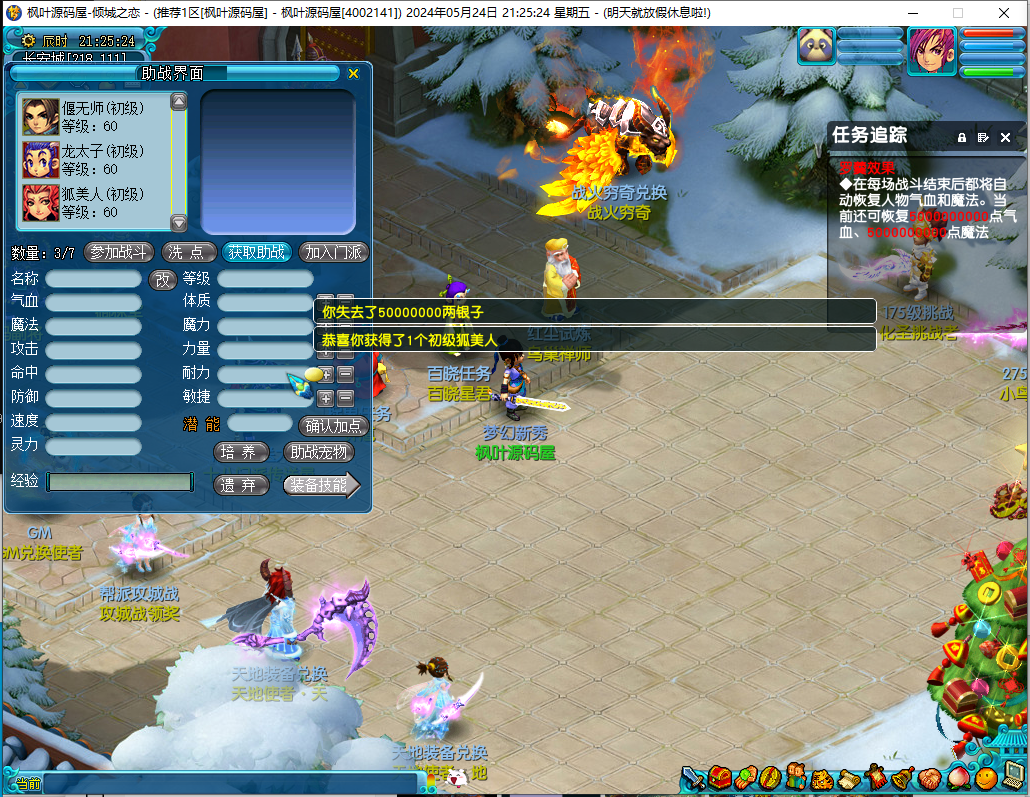The image size is (1030, 797).
Task: Open the treasure chest toolbar icon
Action: (x=721, y=777)
